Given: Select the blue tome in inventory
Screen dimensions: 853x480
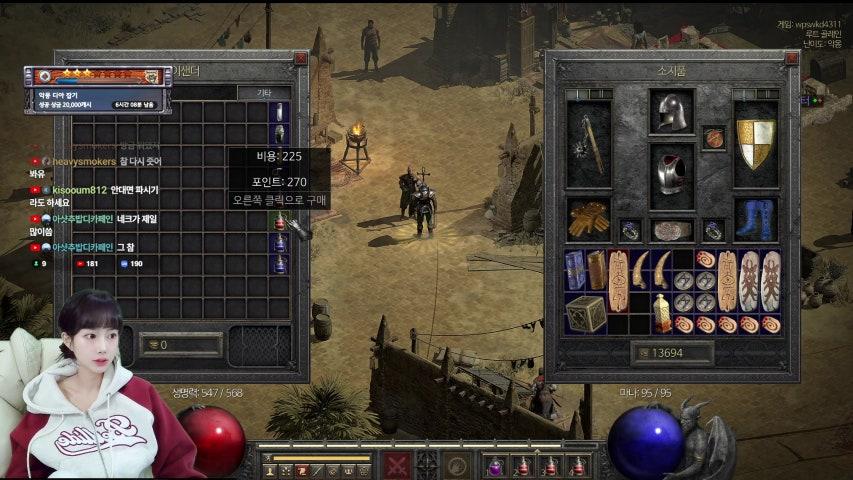Looking at the screenshot, I should coord(575,269).
